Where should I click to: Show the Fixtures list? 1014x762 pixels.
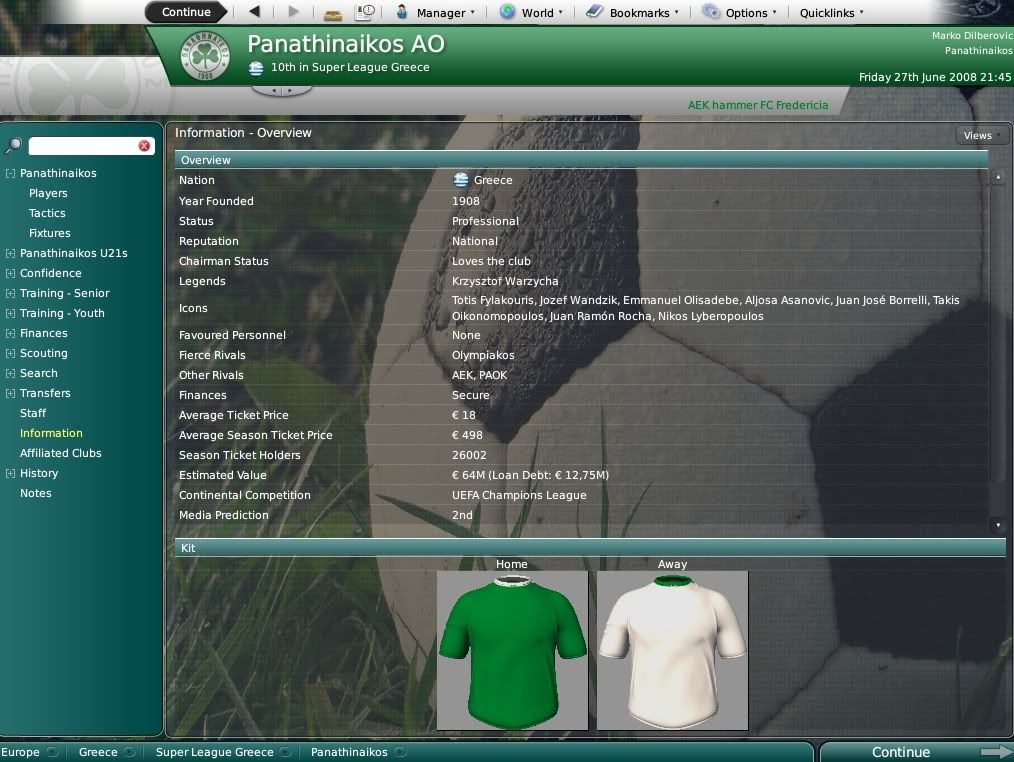pos(49,233)
